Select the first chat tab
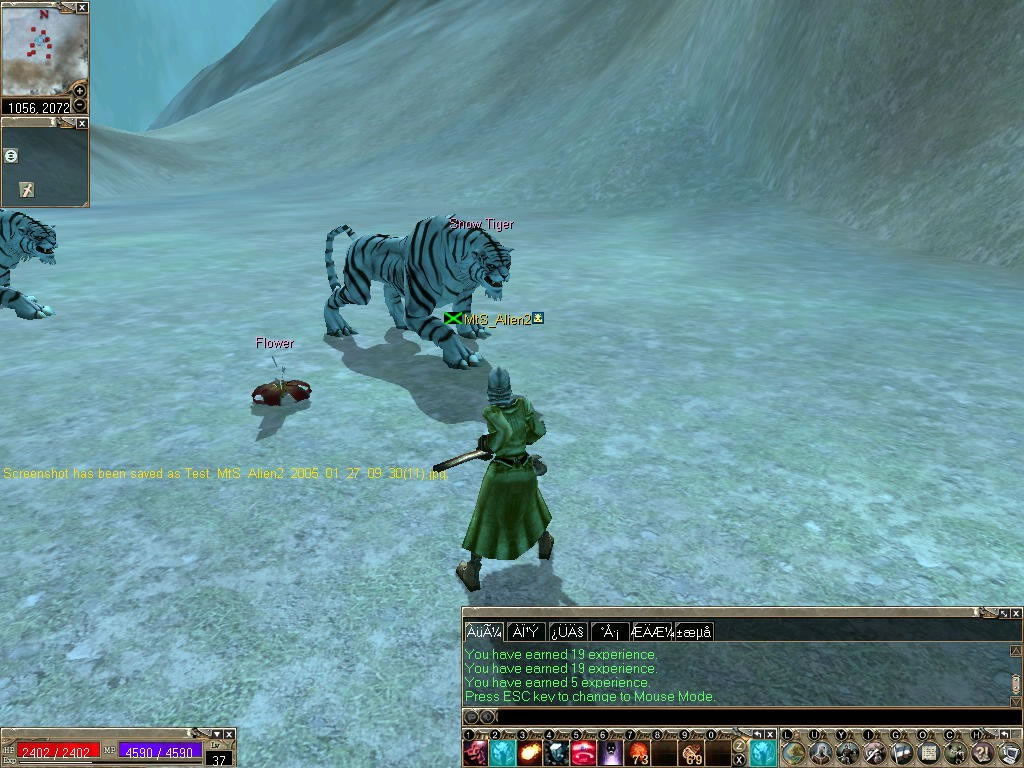This screenshot has height=768, width=1024. 483,632
